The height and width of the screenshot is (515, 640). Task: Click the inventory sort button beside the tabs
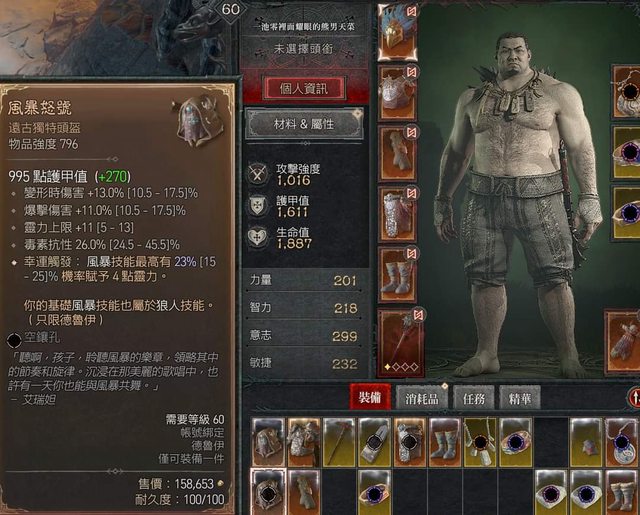pyautogui.click(x=633, y=398)
